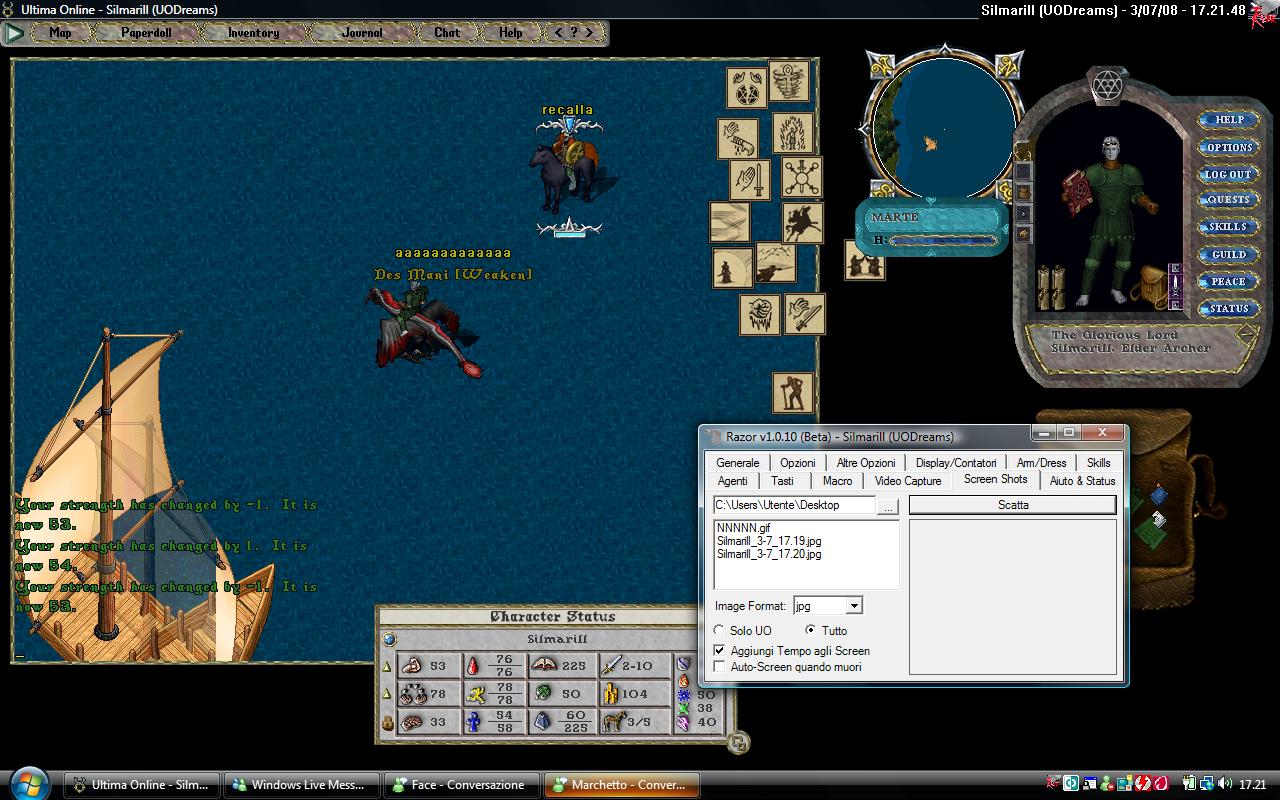Open the GUILD button
Image resolution: width=1280 pixels, height=800 pixels.
pyautogui.click(x=1228, y=255)
